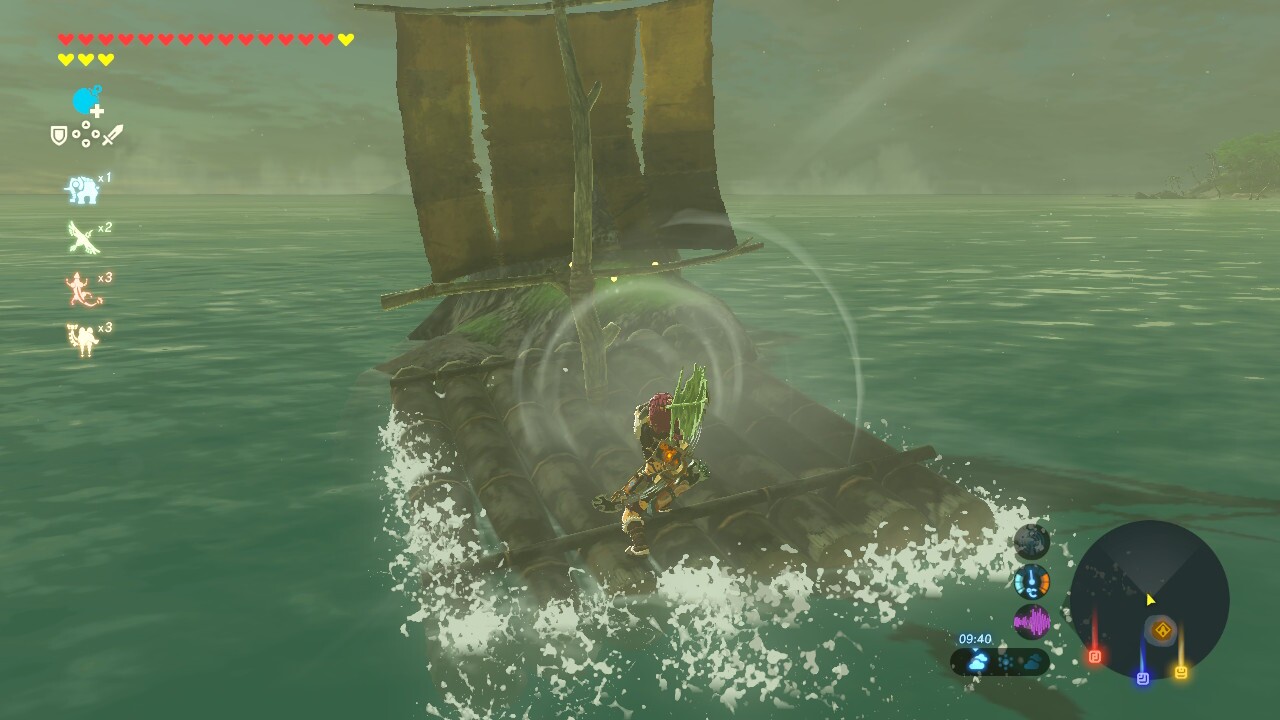Click the circular world sphere icon above the thermometer
Screen dimensions: 1280x720
pyautogui.click(x=1031, y=540)
